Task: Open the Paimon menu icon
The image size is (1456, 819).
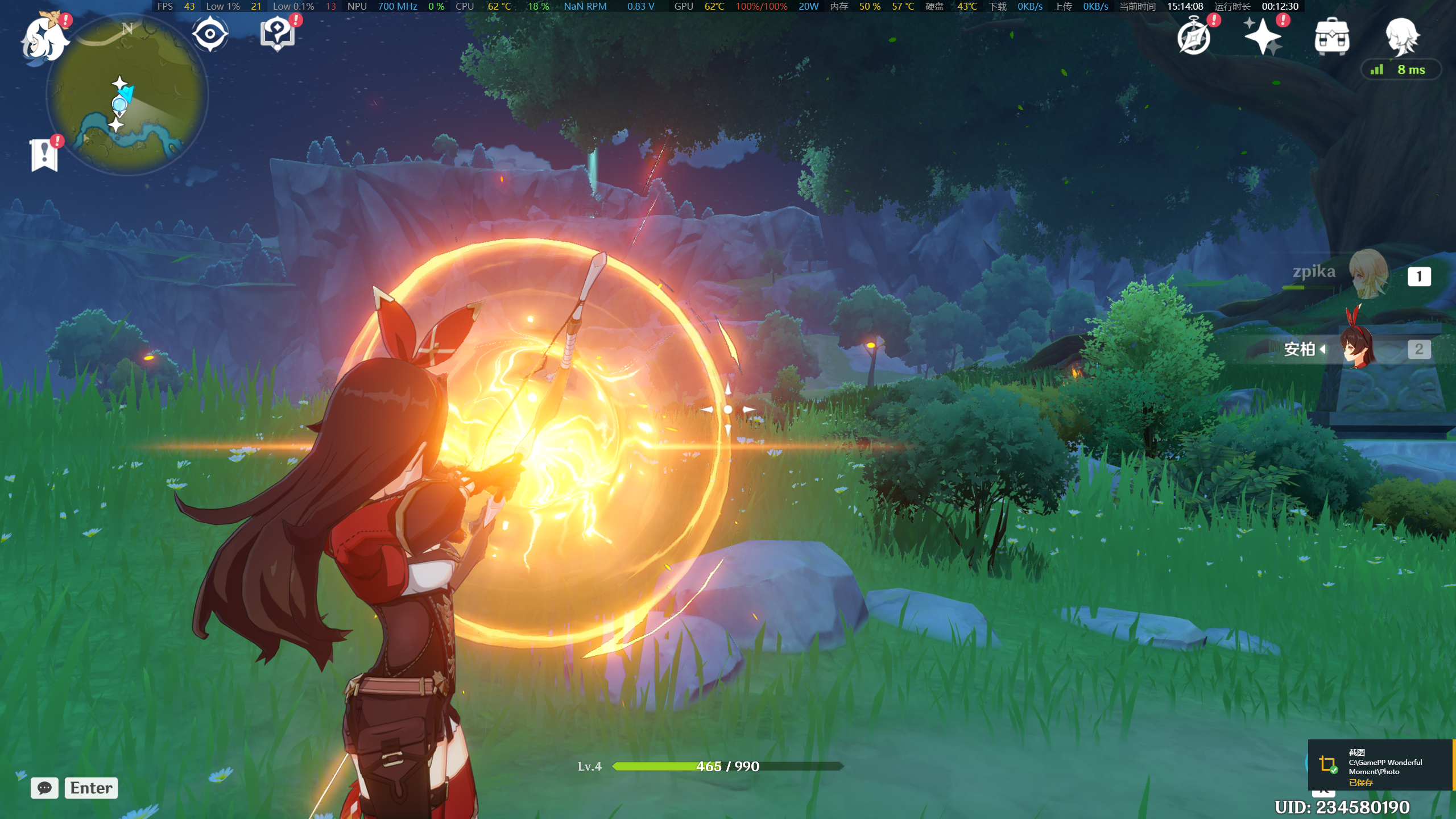Action: tap(44, 39)
